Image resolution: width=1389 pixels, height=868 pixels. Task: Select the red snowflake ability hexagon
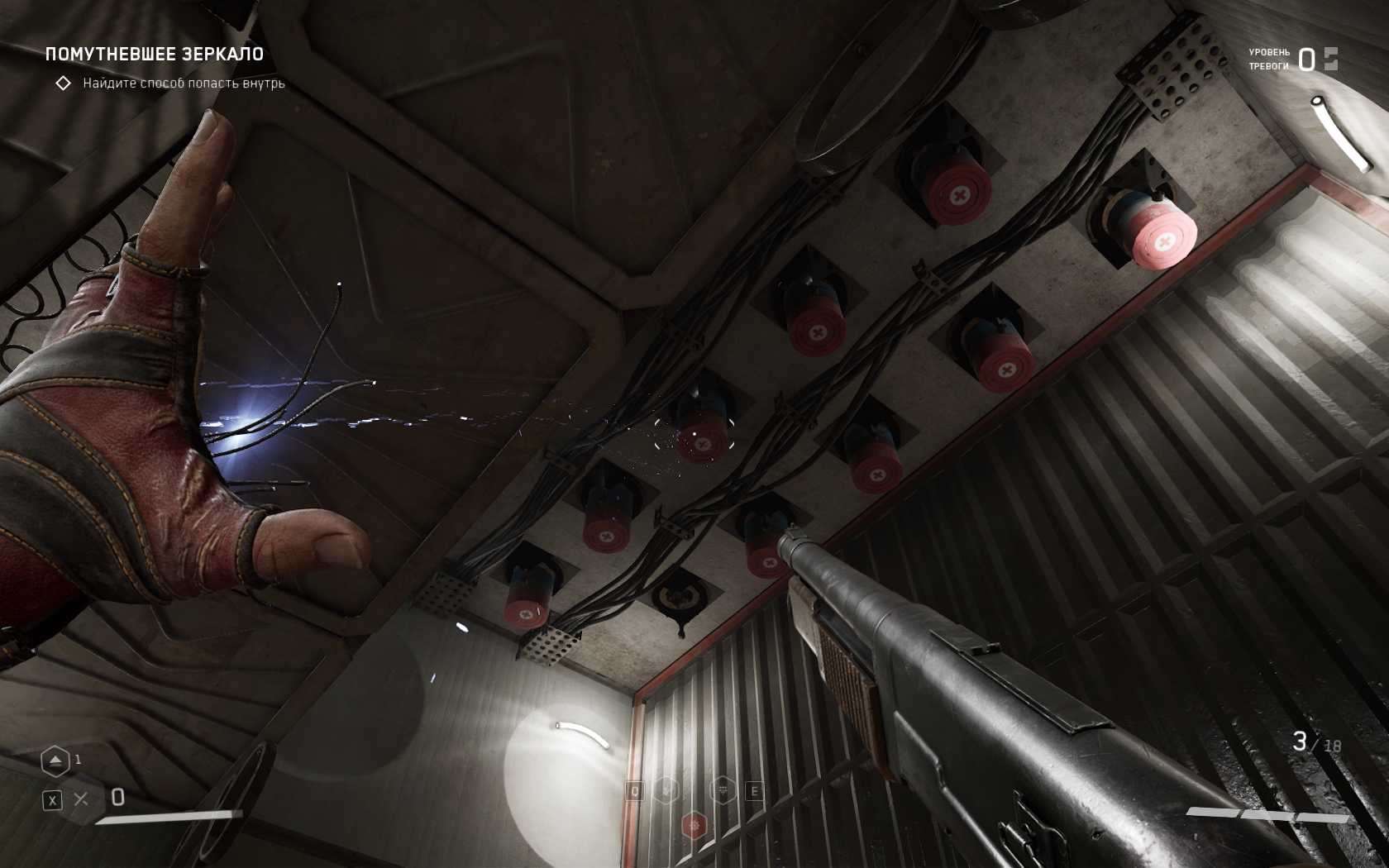tap(694, 825)
